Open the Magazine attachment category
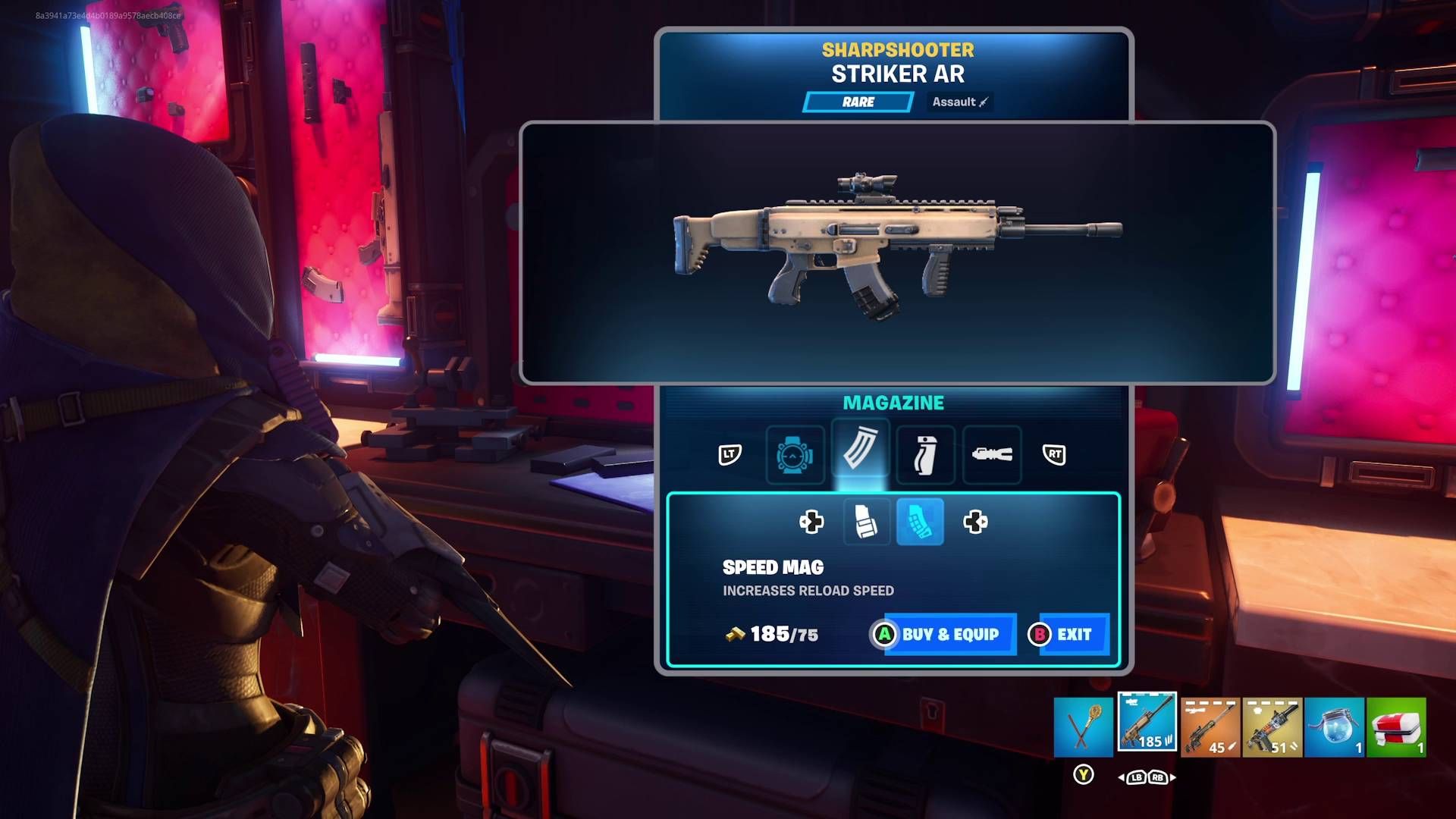 (x=860, y=455)
